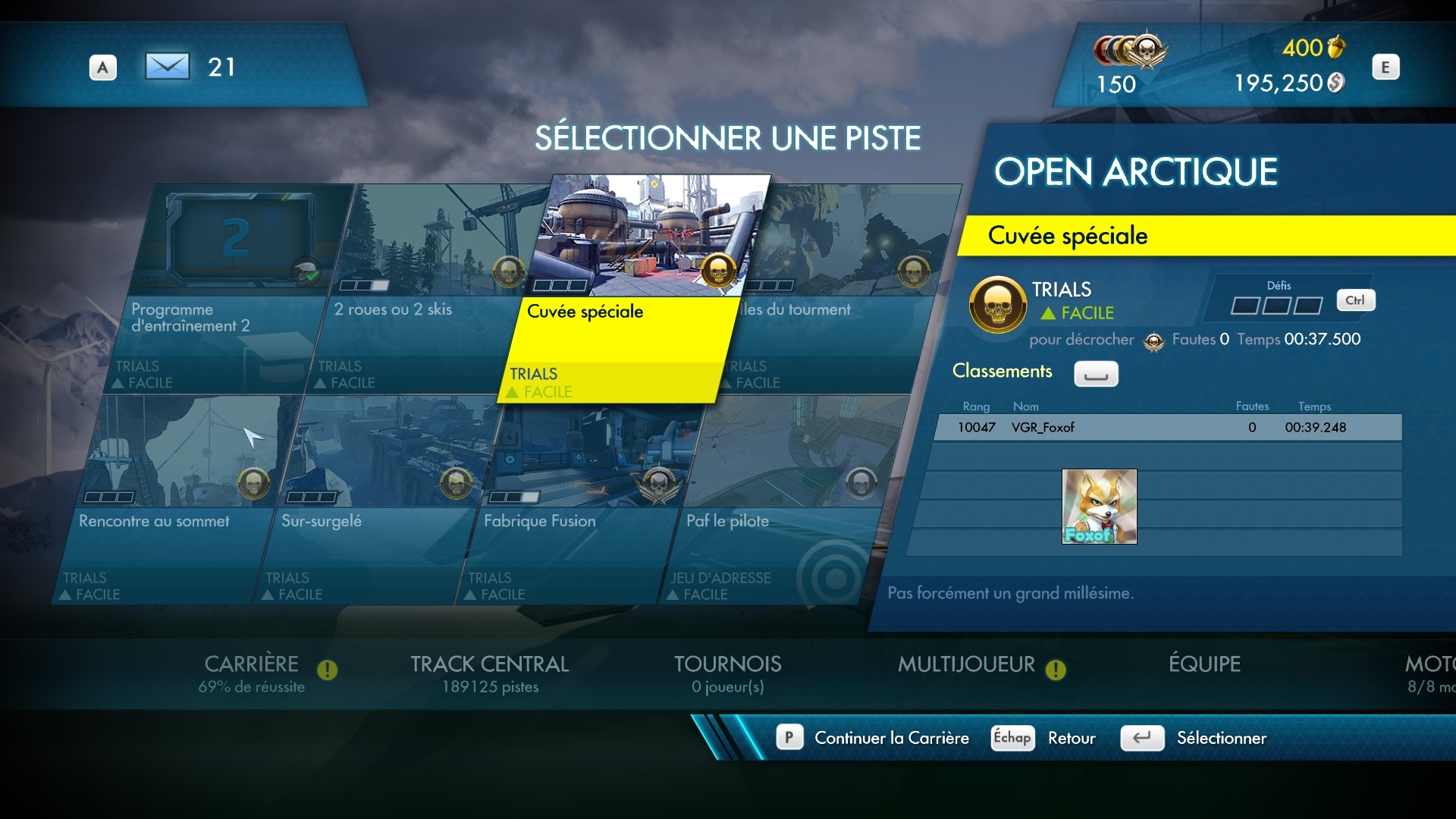Image resolution: width=1456 pixels, height=819 pixels.
Task: Switch to the Carrière tab
Action: click(x=252, y=673)
